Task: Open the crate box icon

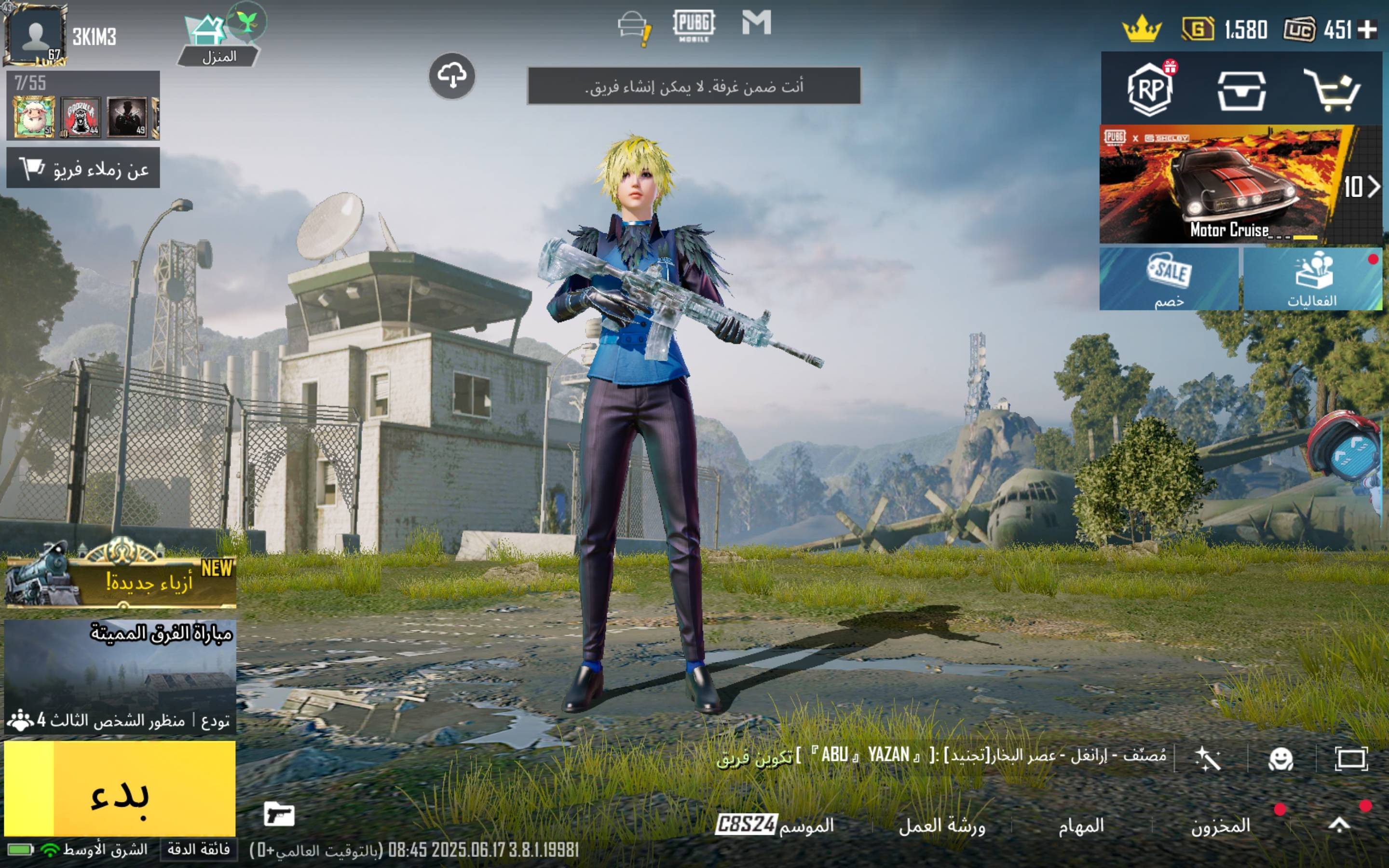Action: coord(1241,90)
